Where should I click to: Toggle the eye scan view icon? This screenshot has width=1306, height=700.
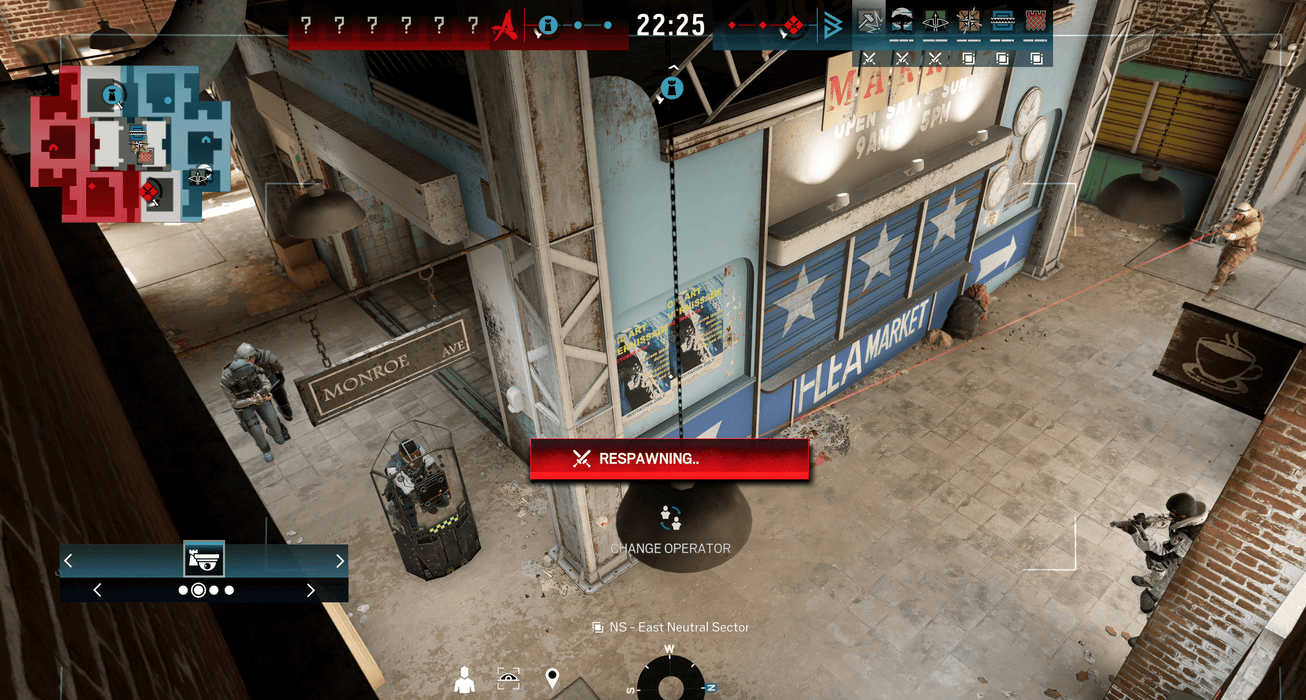tap(508, 680)
